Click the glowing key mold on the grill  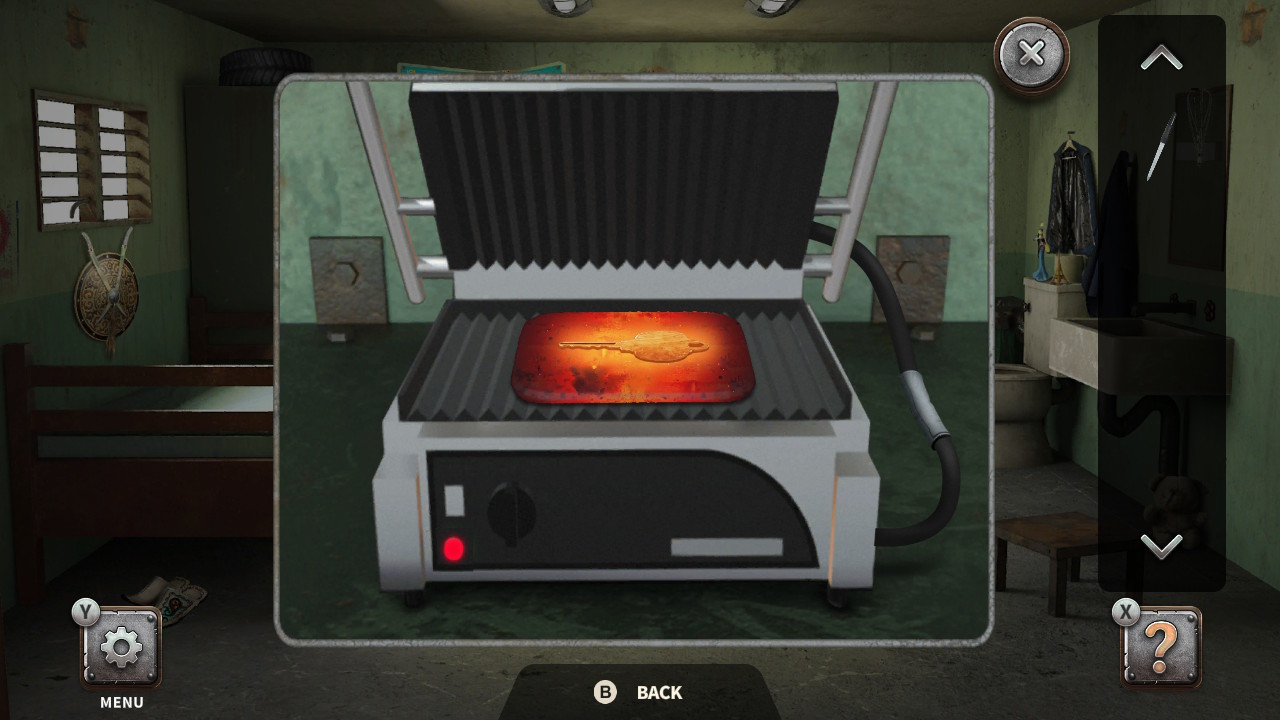coord(630,355)
